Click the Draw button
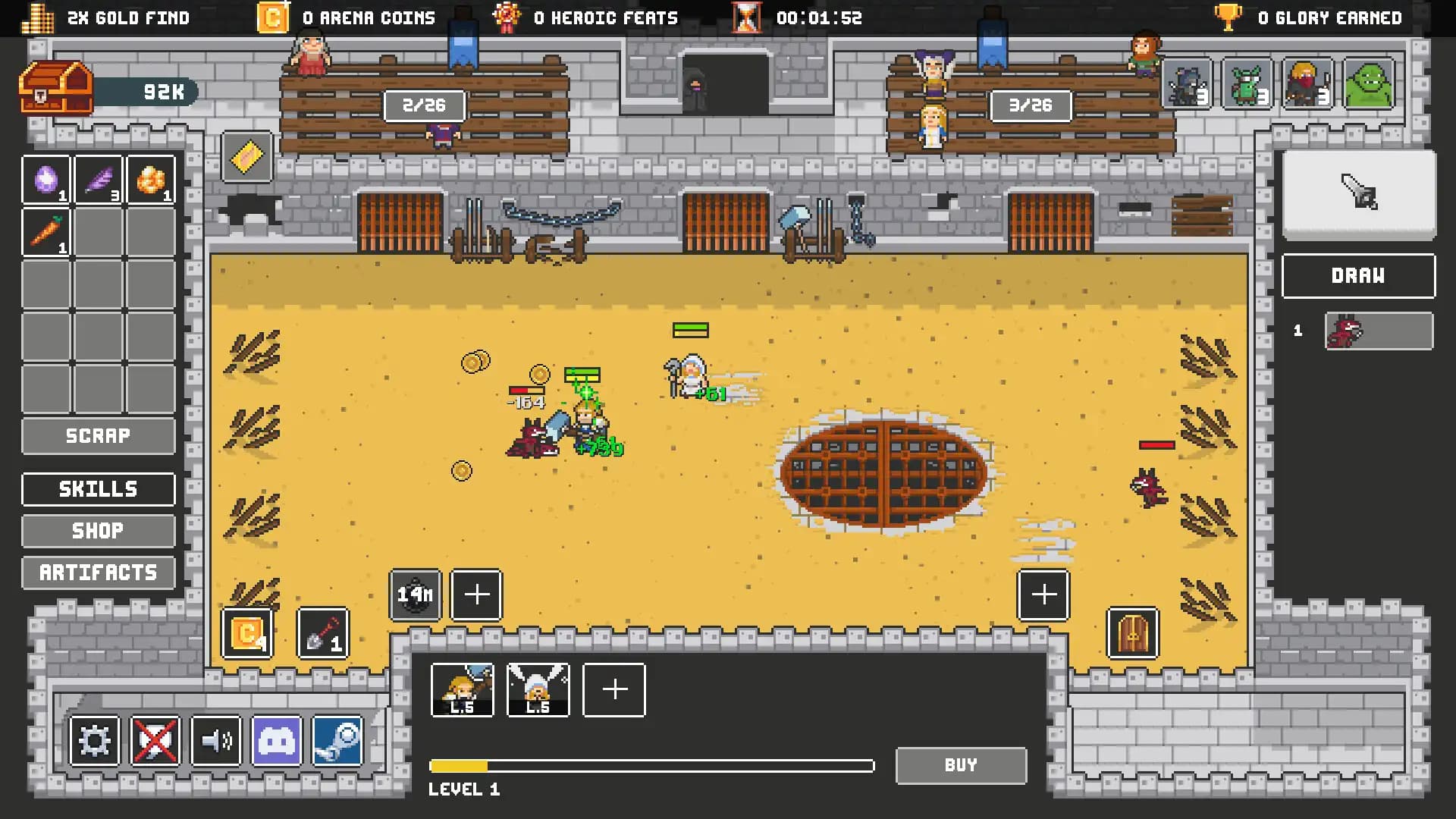The height and width of the screenshot is (819, 1456). pos(1357,276)
